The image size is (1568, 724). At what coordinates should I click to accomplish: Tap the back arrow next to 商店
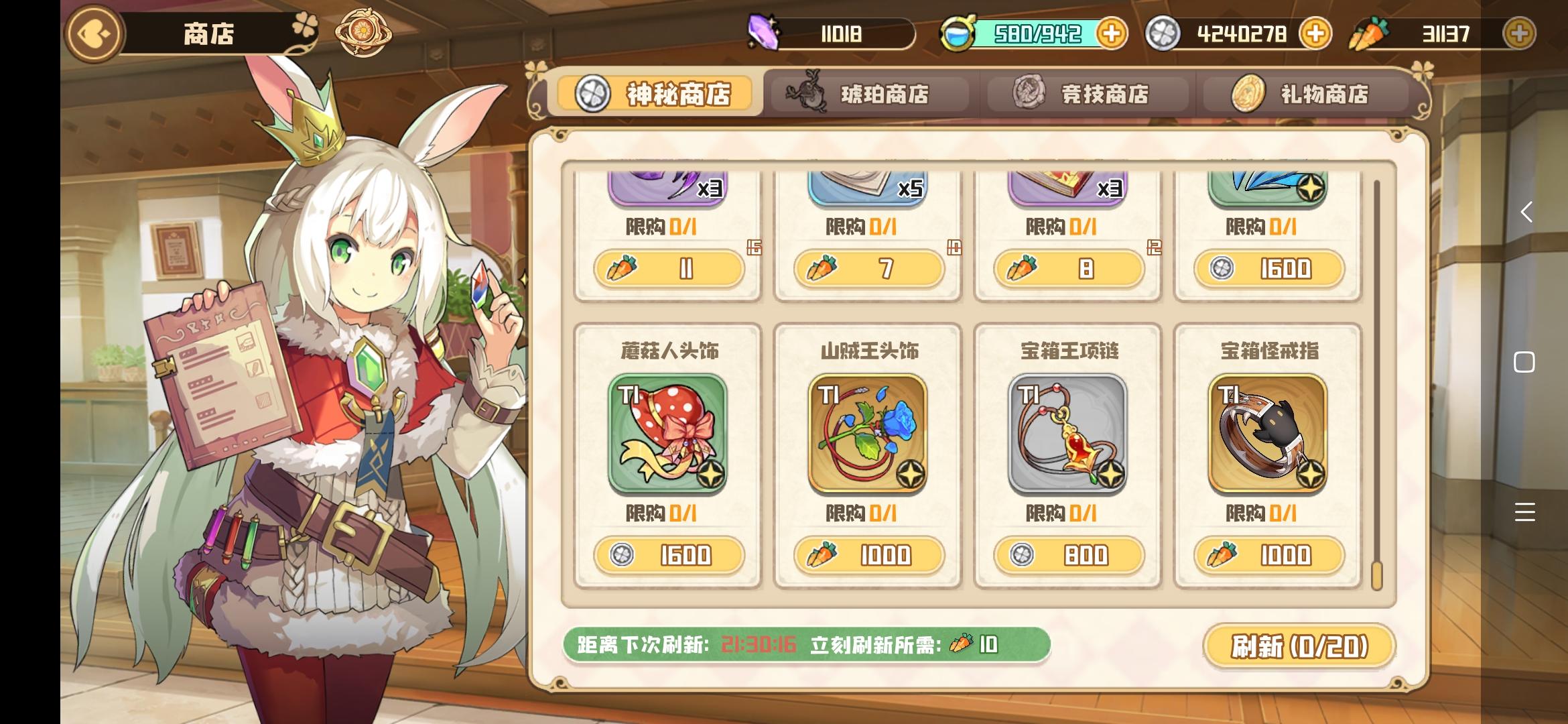click(92, 33)
